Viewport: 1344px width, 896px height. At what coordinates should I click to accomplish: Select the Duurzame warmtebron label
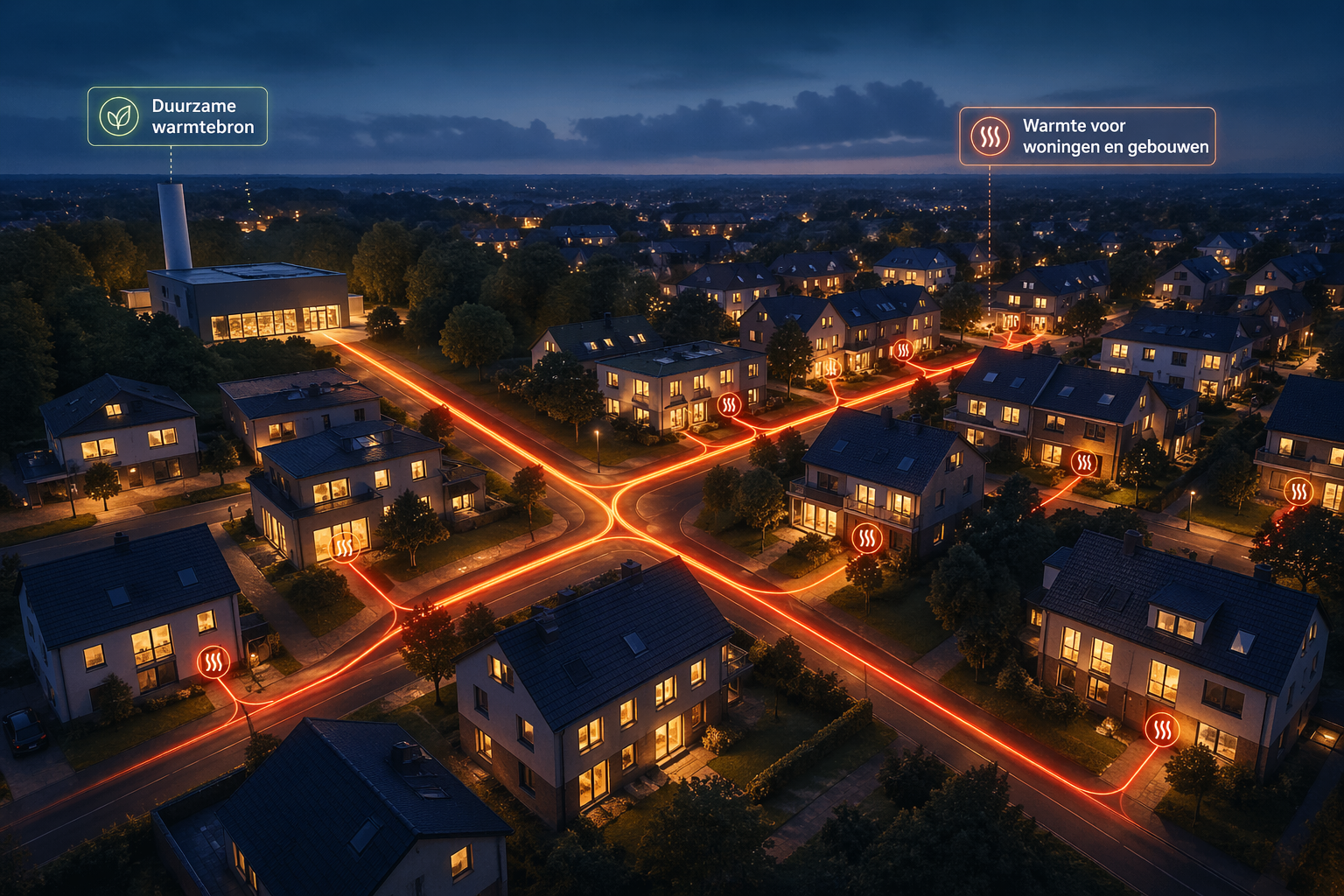point(178,116)
